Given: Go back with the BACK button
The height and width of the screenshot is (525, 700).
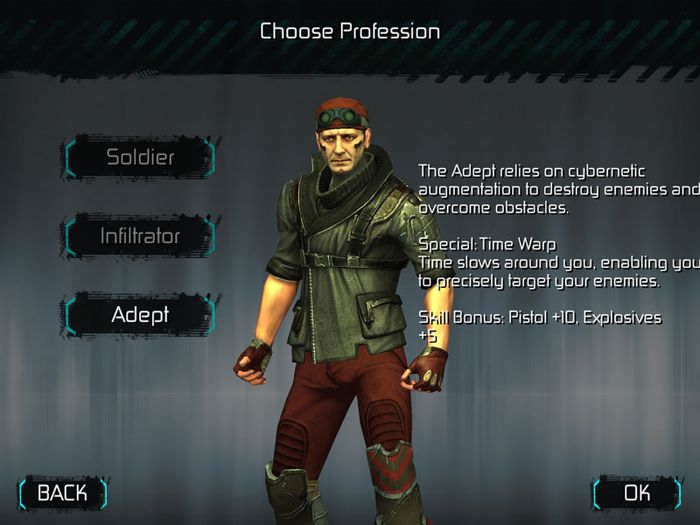Looking at the screenshot, I should click(x=62, y=492).
